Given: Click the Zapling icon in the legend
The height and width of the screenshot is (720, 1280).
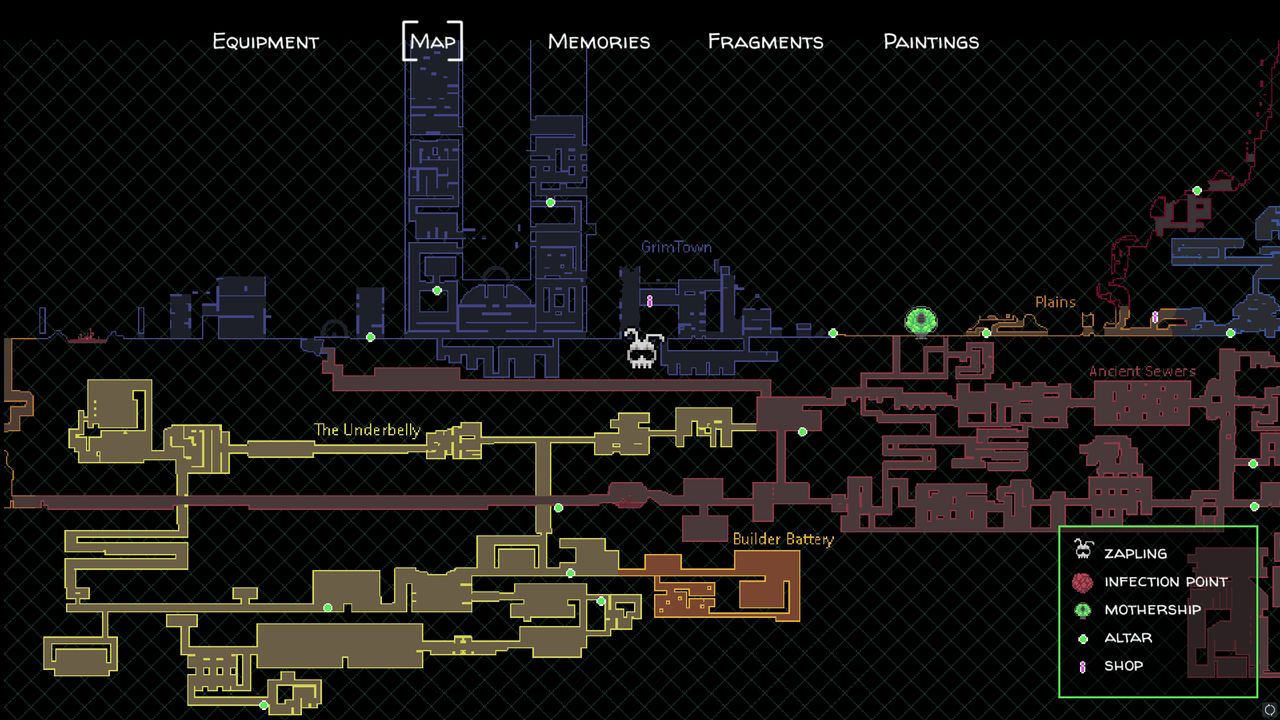Looking at the screenshot, I should pyautogui.click(x=1082, y=553).
